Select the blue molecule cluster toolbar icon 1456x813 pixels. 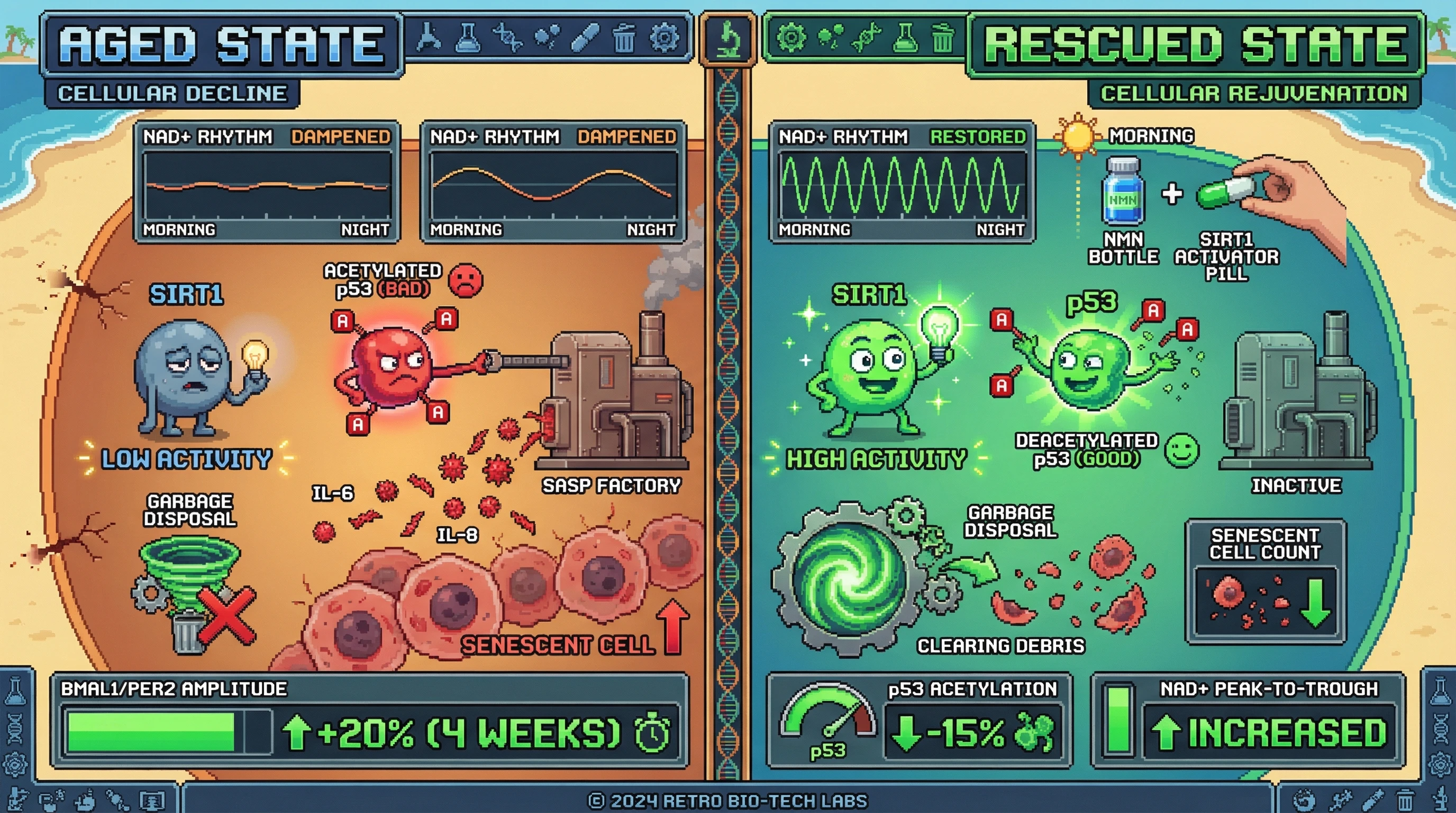[x=547, y=38]
